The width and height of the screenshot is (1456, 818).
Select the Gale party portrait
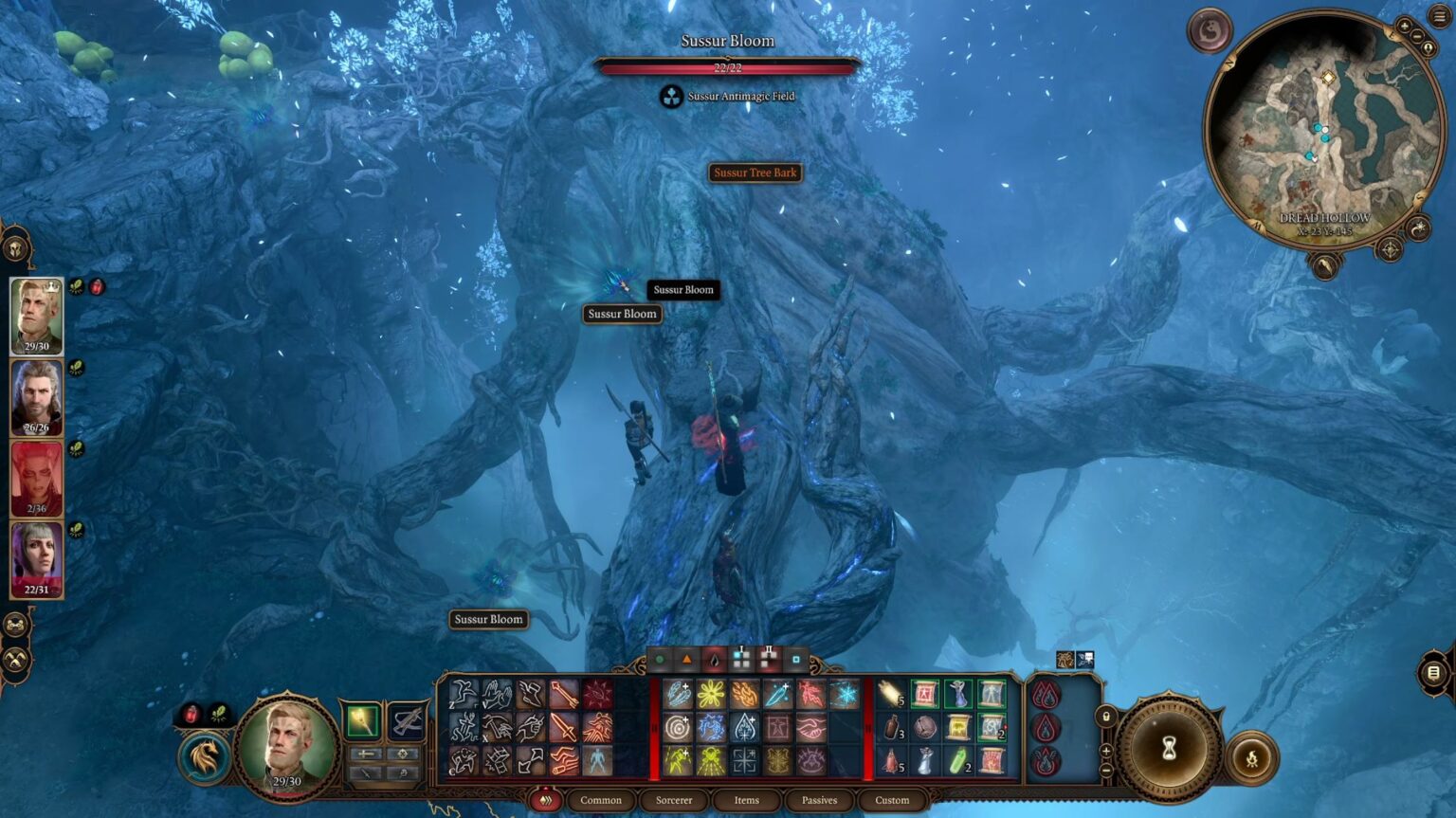[37, 398]
